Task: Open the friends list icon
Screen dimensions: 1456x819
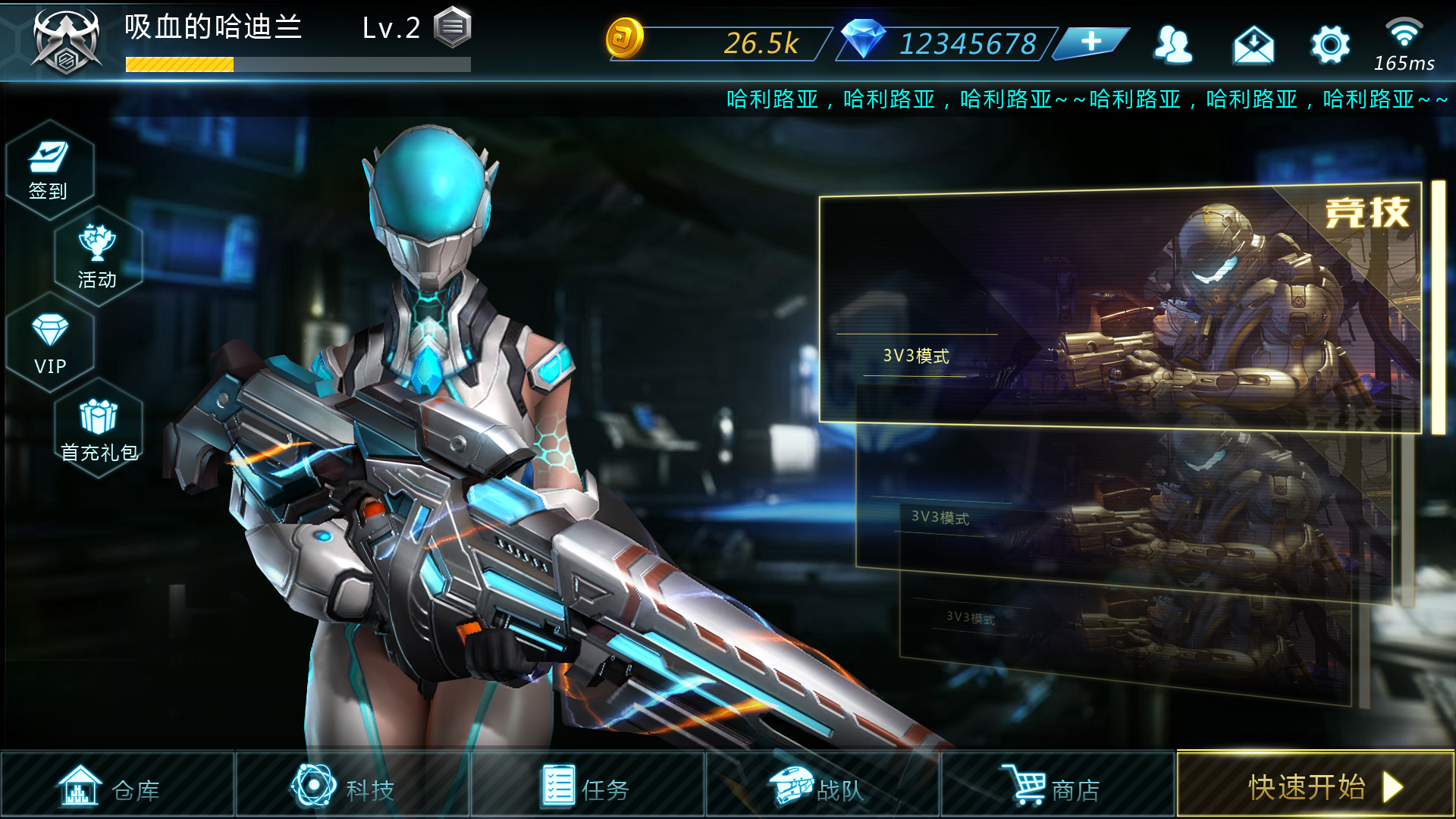Action: tap(1172, 45)
